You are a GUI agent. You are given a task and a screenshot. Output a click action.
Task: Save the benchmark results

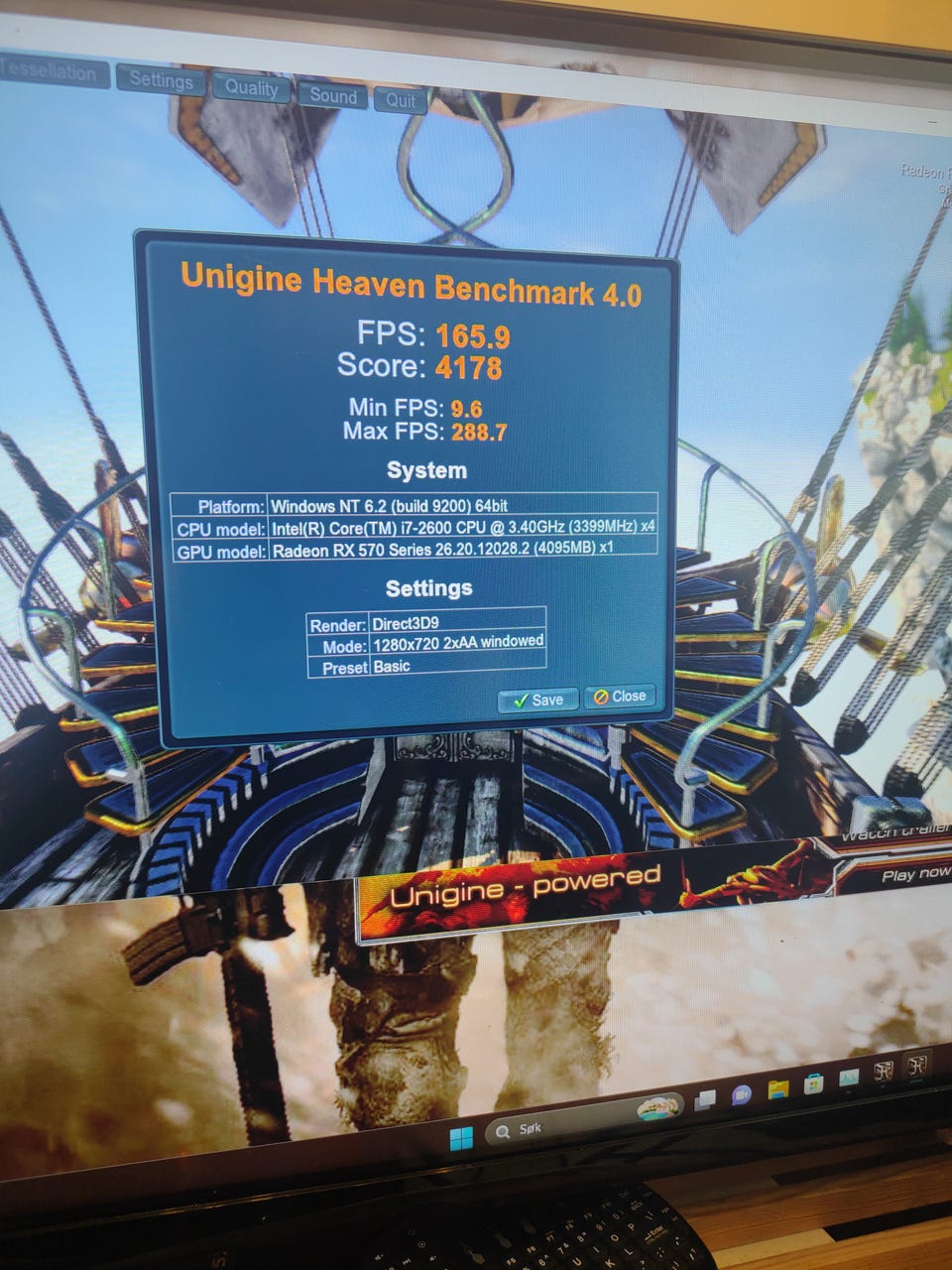[536, 699]
